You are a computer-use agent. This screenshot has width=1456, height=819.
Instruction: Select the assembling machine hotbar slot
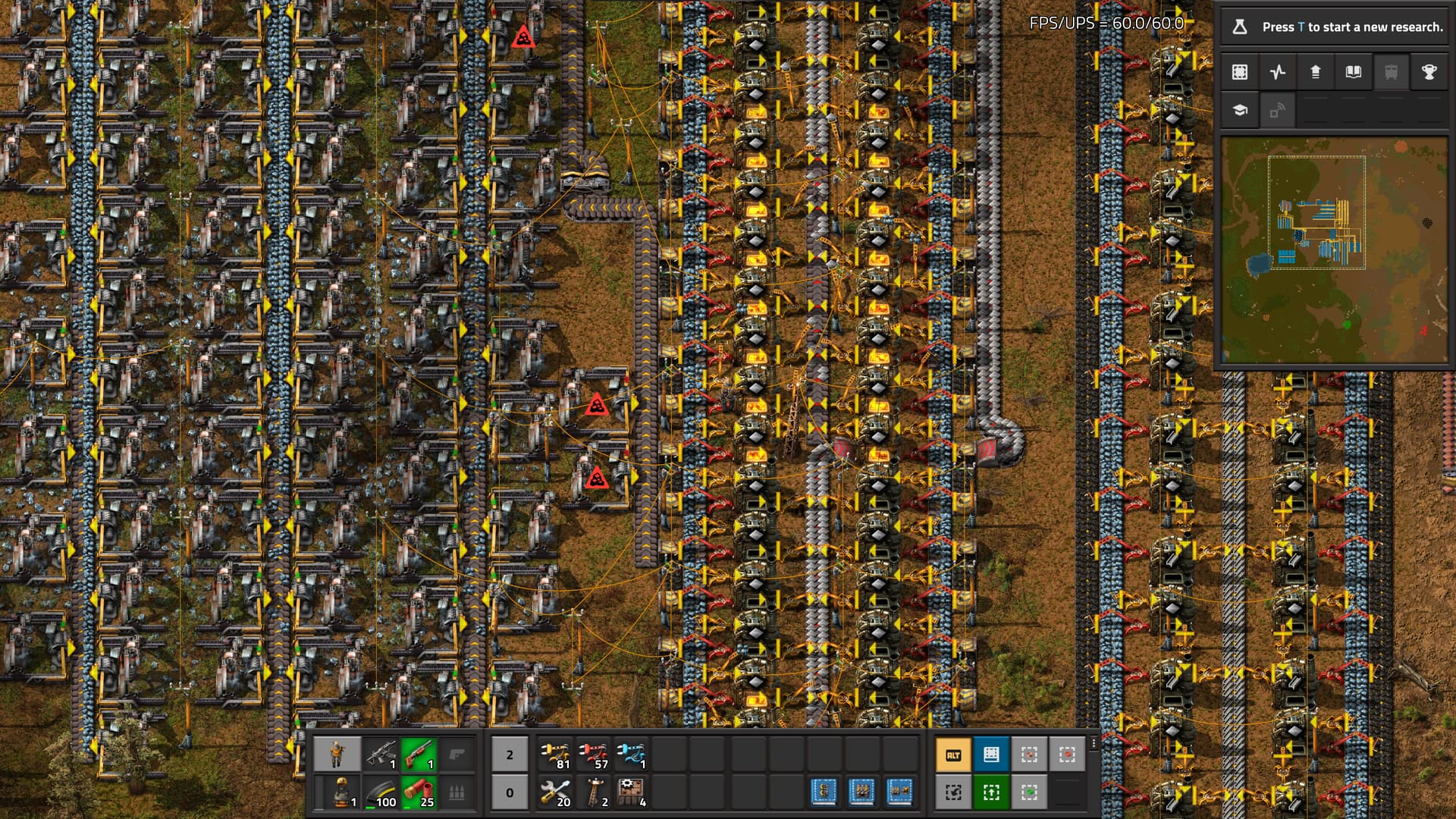click(632, 792)
